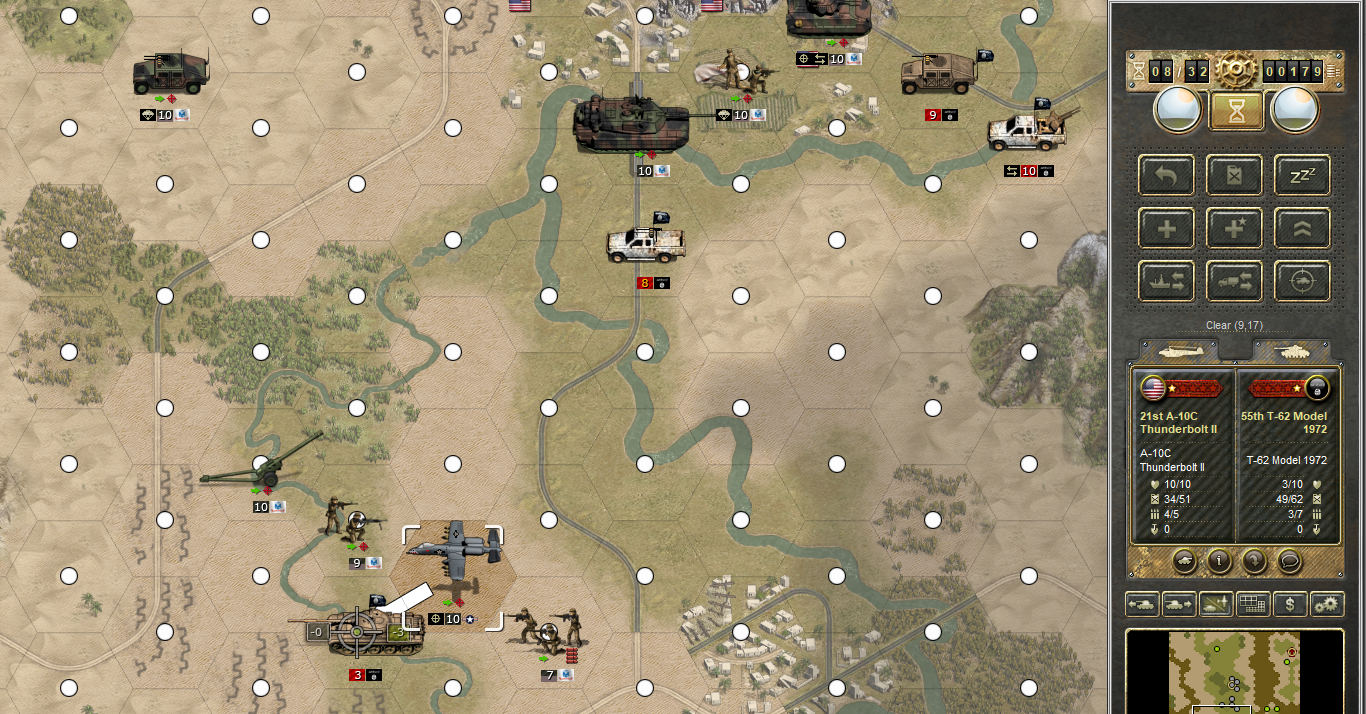The image size is (1366, 714).
Task: Open the options with the gears button
Action: coord(1327,604)
